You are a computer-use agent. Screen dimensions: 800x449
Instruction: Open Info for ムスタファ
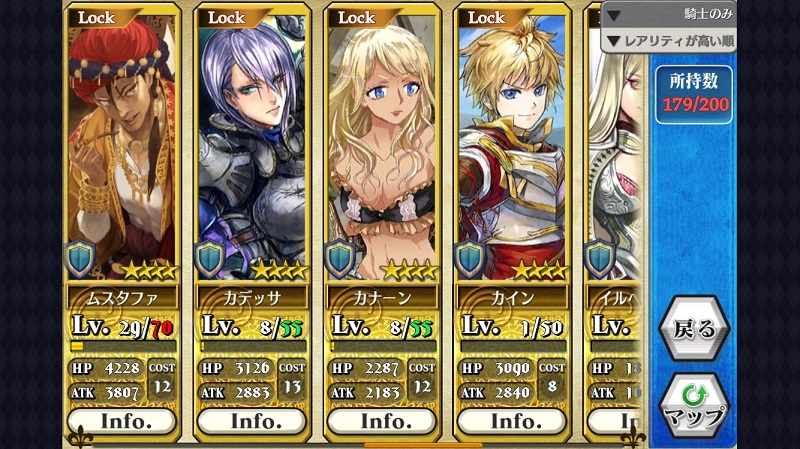[x=123, y=421]
